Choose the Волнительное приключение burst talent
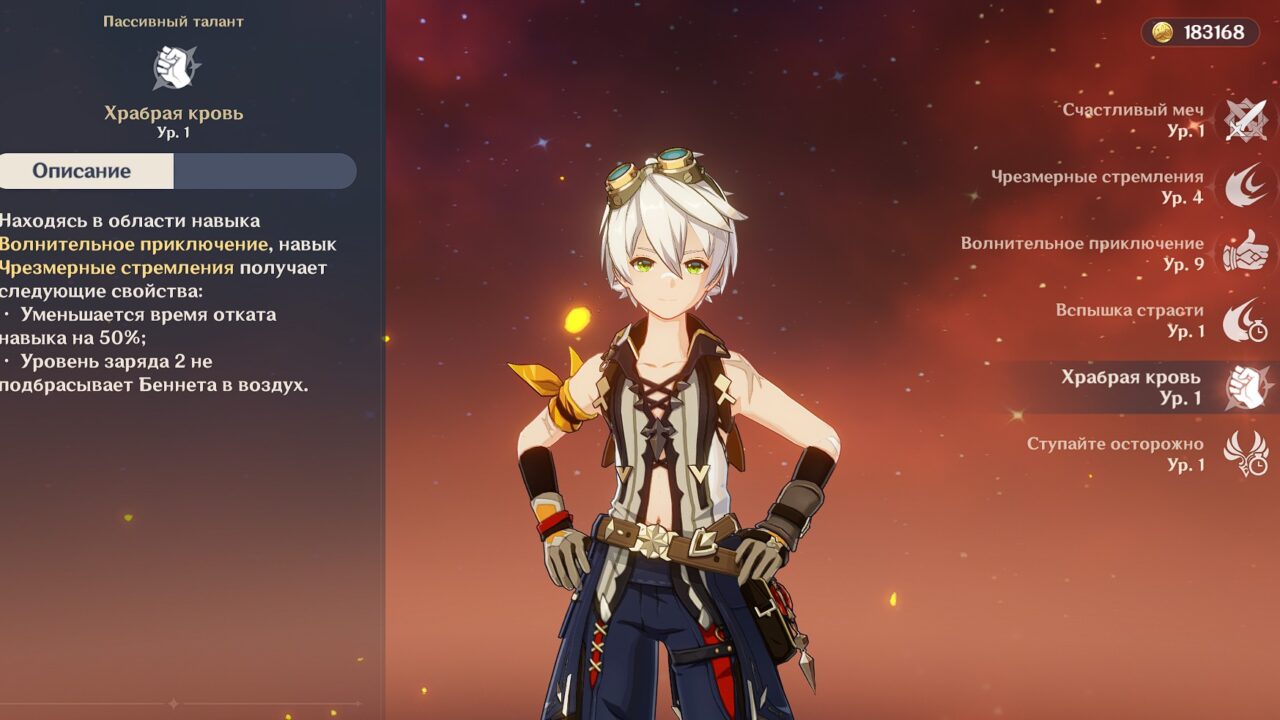Image resolution: width=1280 pixels, height=720 pixels. coord(1244,254)
